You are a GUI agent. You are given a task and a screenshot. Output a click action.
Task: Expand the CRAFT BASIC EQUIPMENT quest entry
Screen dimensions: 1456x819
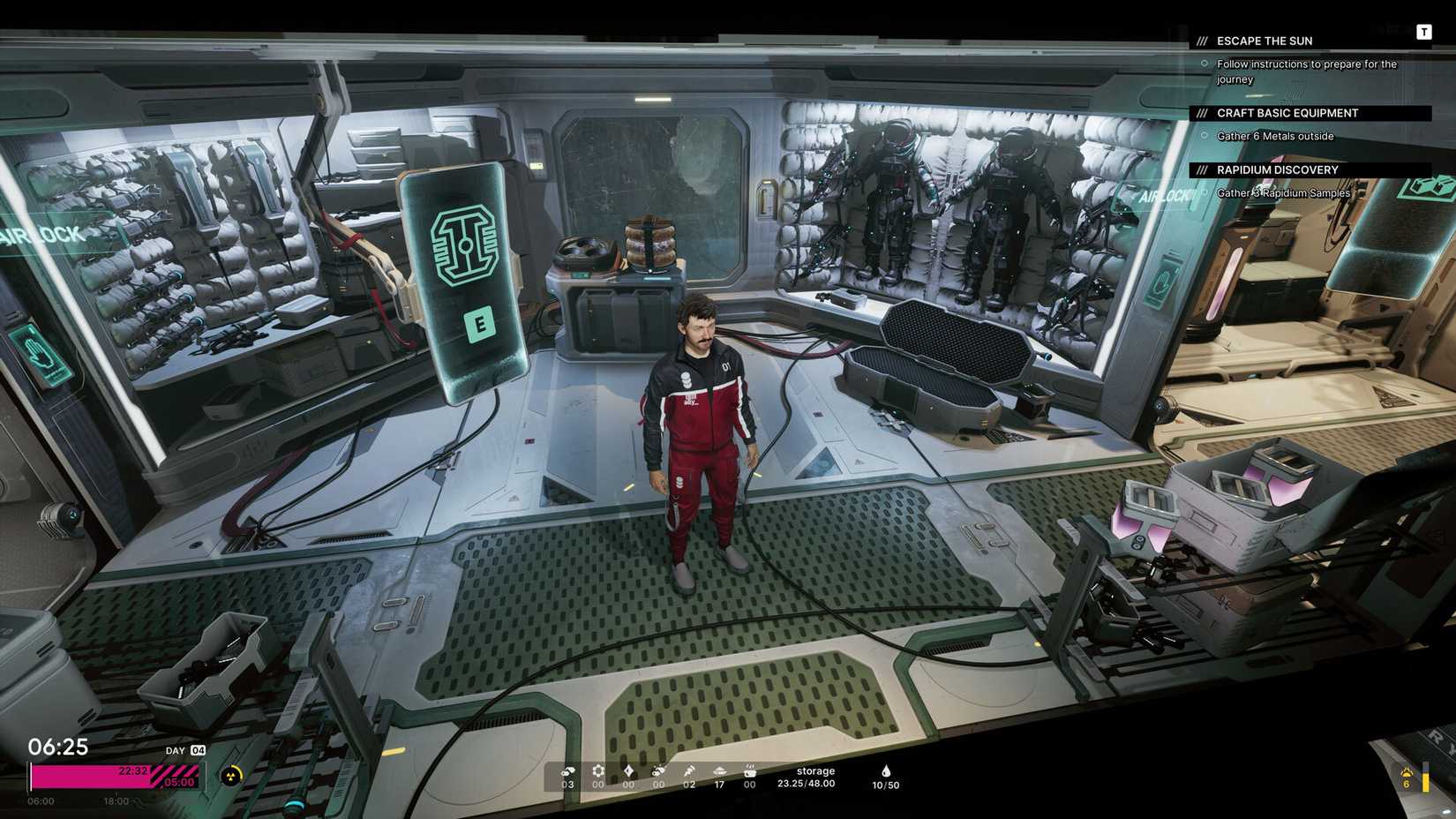1287,112
